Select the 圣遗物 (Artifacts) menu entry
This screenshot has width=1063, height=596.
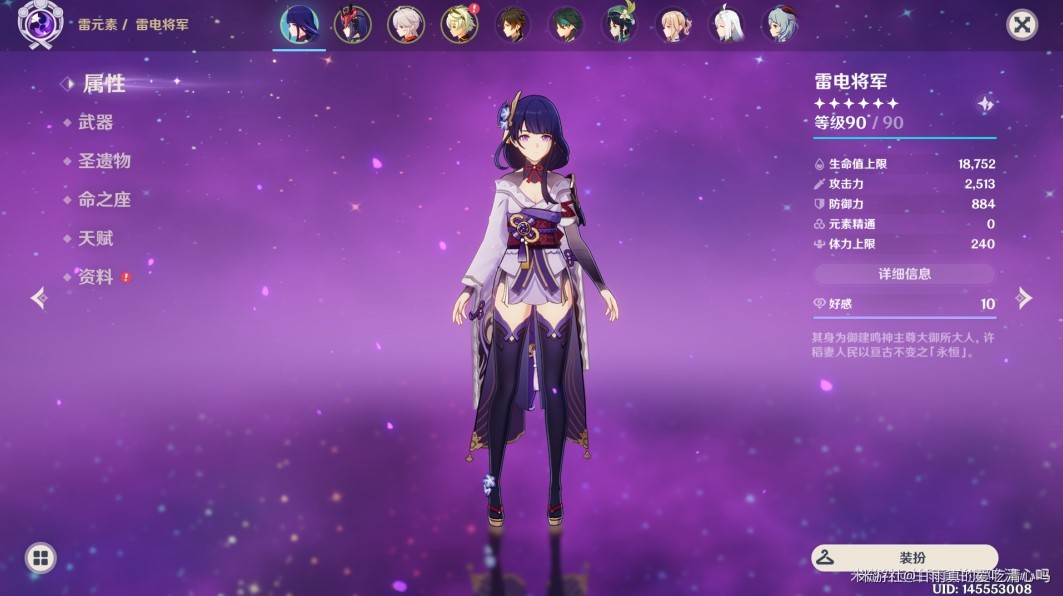coord(104,161)
